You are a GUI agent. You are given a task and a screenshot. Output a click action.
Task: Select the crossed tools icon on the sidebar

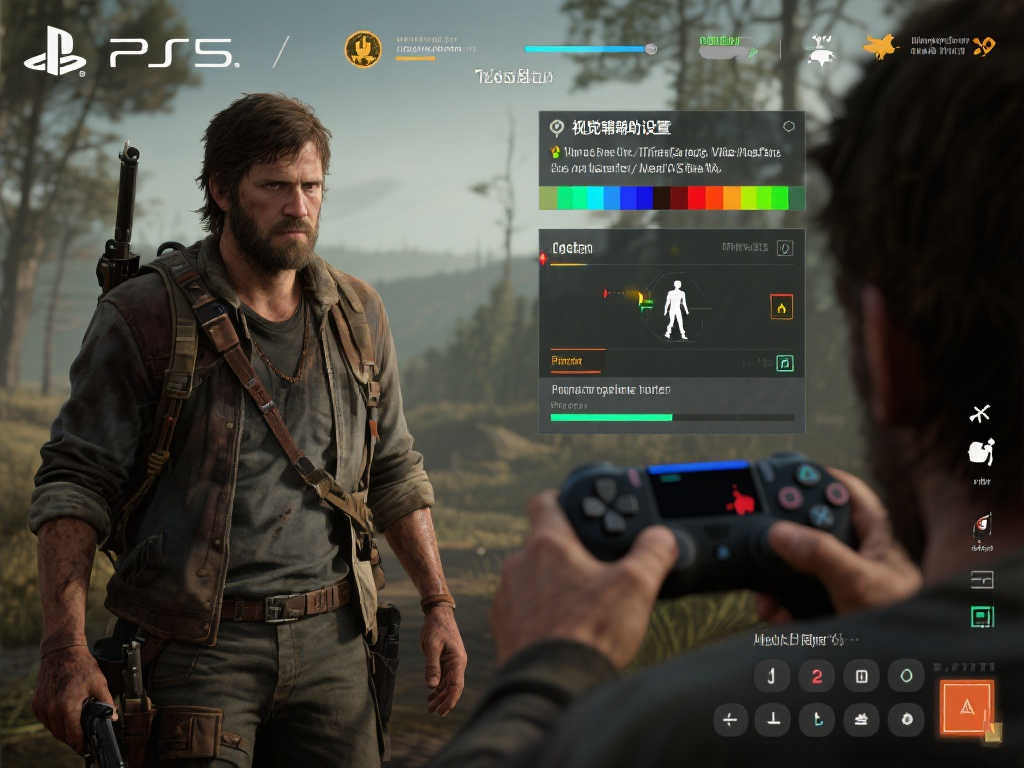coord(980,413)
